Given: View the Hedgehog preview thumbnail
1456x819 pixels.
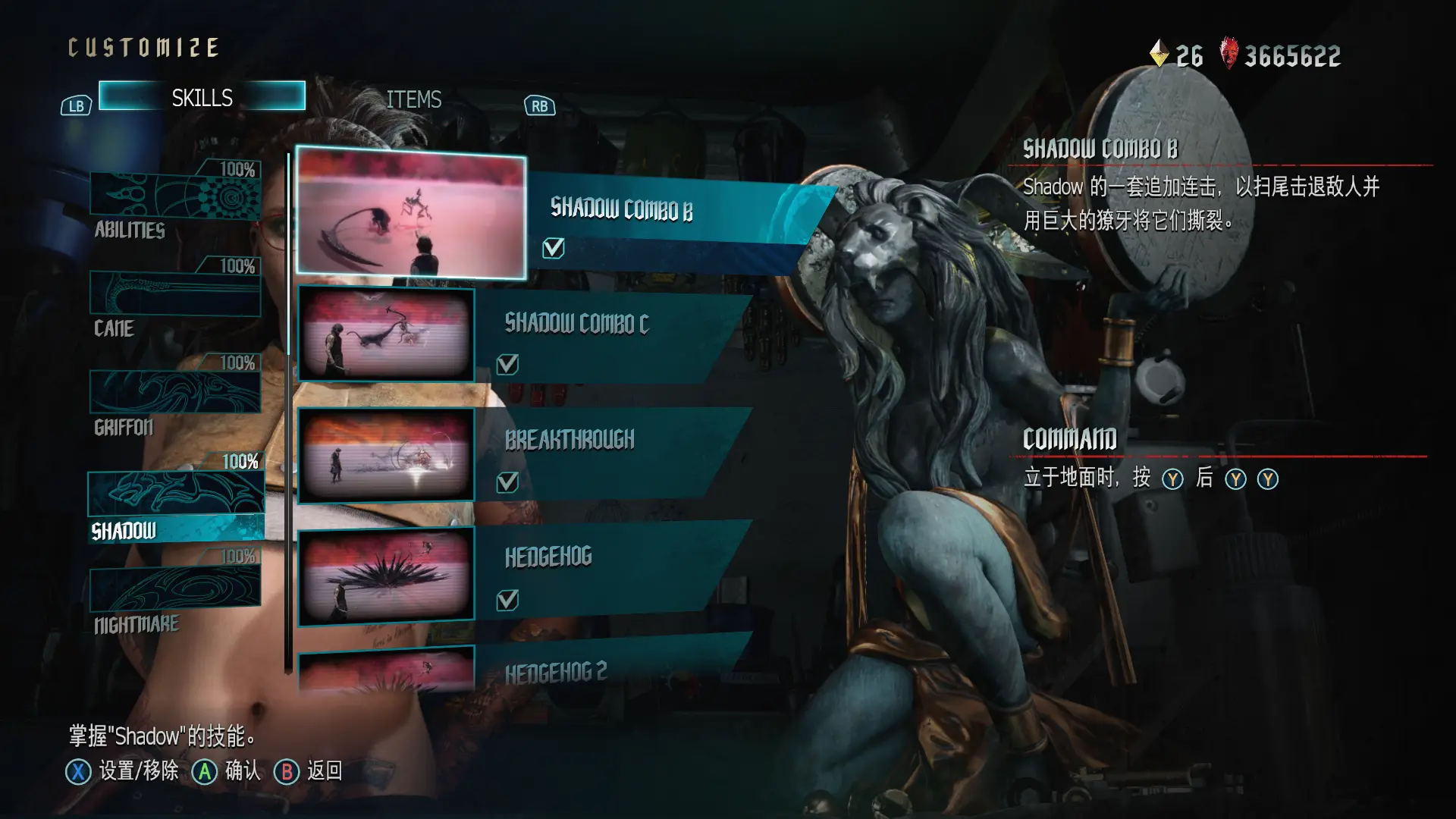Looking at the screenshot, I should point(386,576).
